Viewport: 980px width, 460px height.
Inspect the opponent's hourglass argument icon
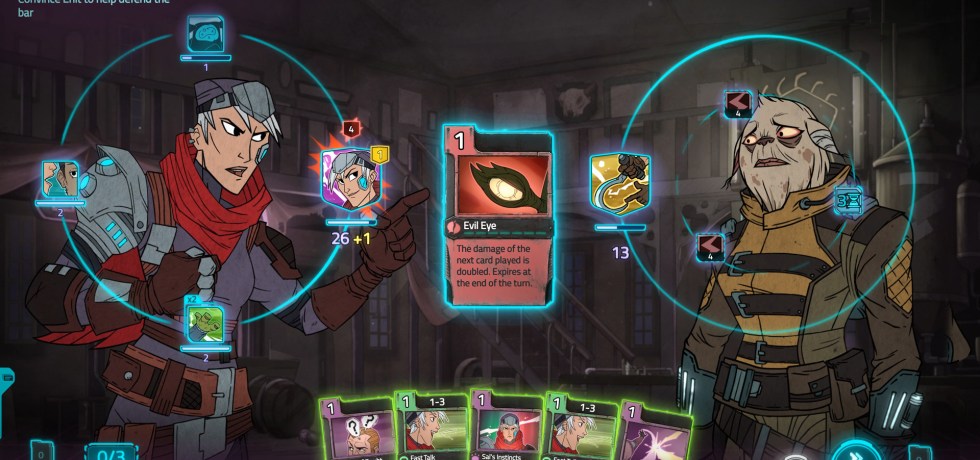click(x=849, y=201)
